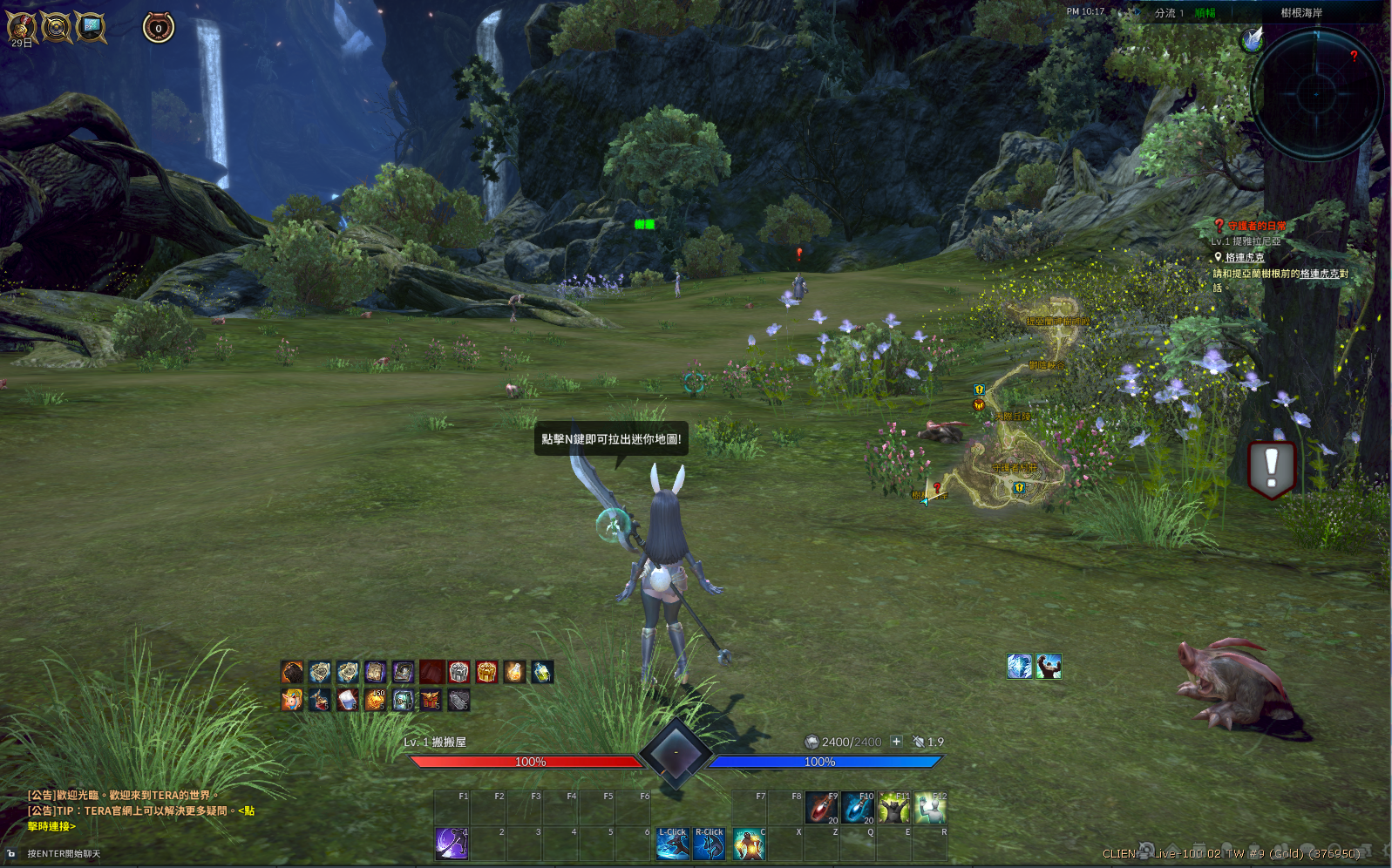Select the bronze wreath counter icon

coord(159,28)
